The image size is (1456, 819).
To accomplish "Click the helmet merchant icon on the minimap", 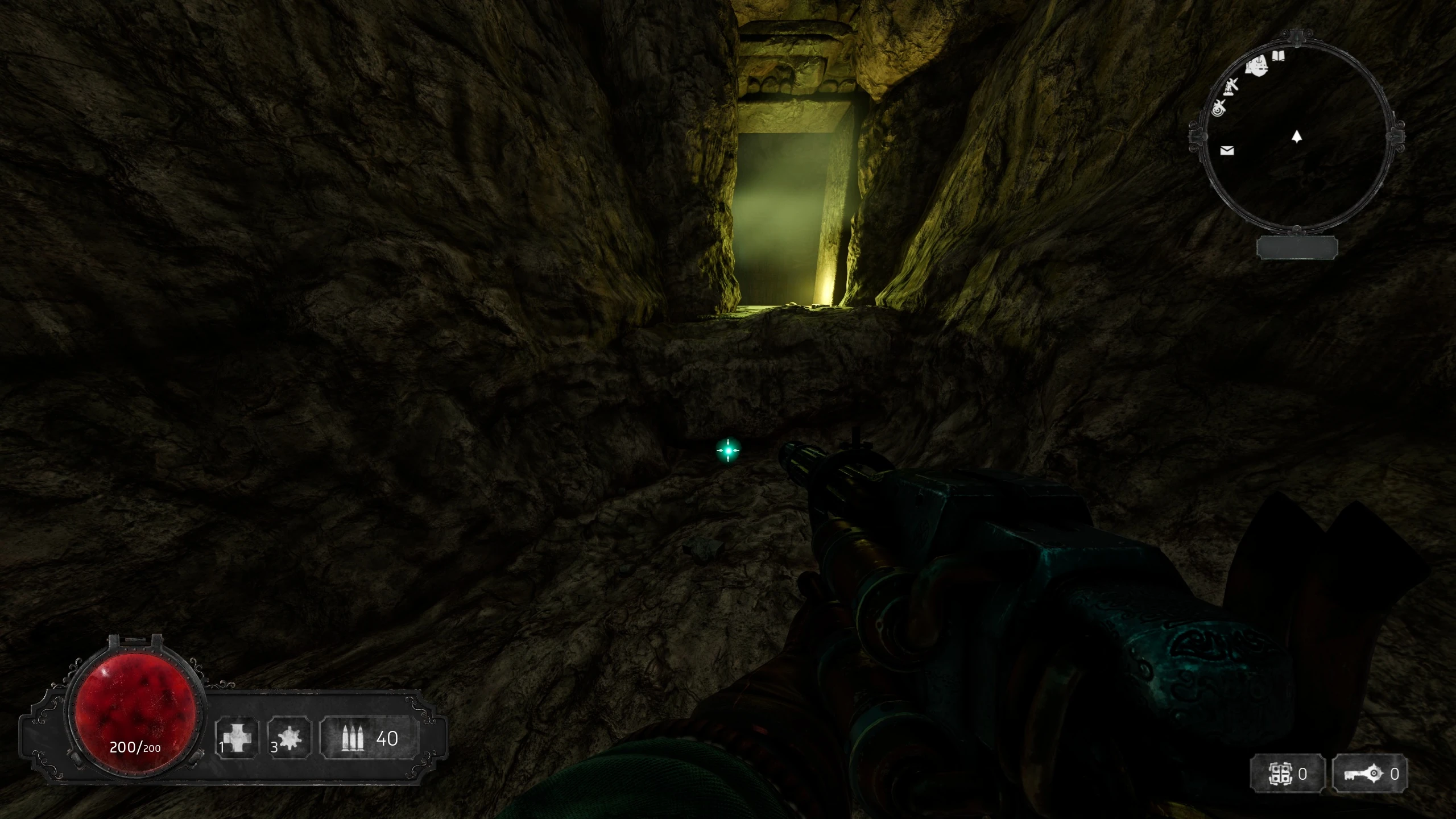I will coord(1258,67).
